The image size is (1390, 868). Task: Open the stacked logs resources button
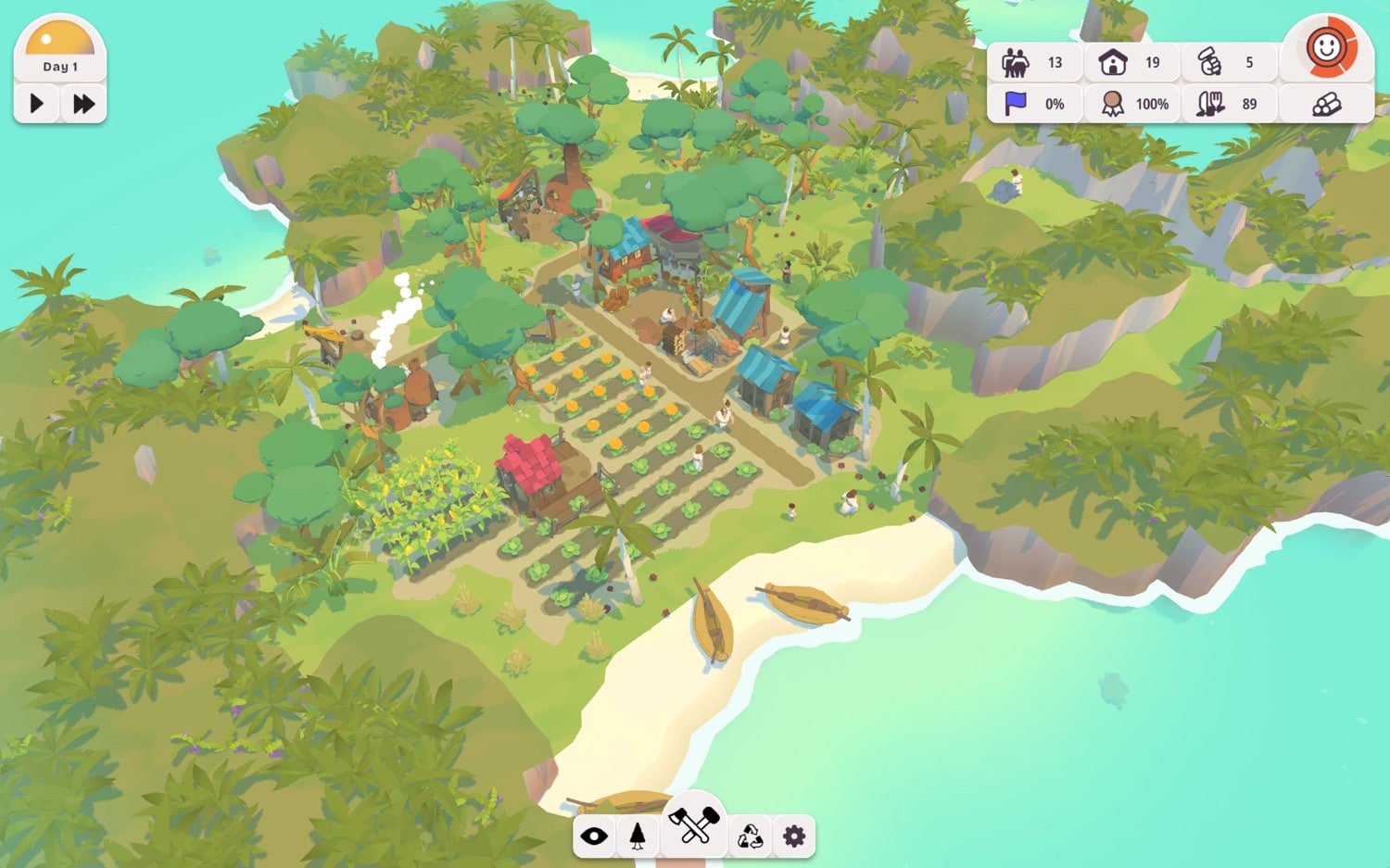(1326, 104)
